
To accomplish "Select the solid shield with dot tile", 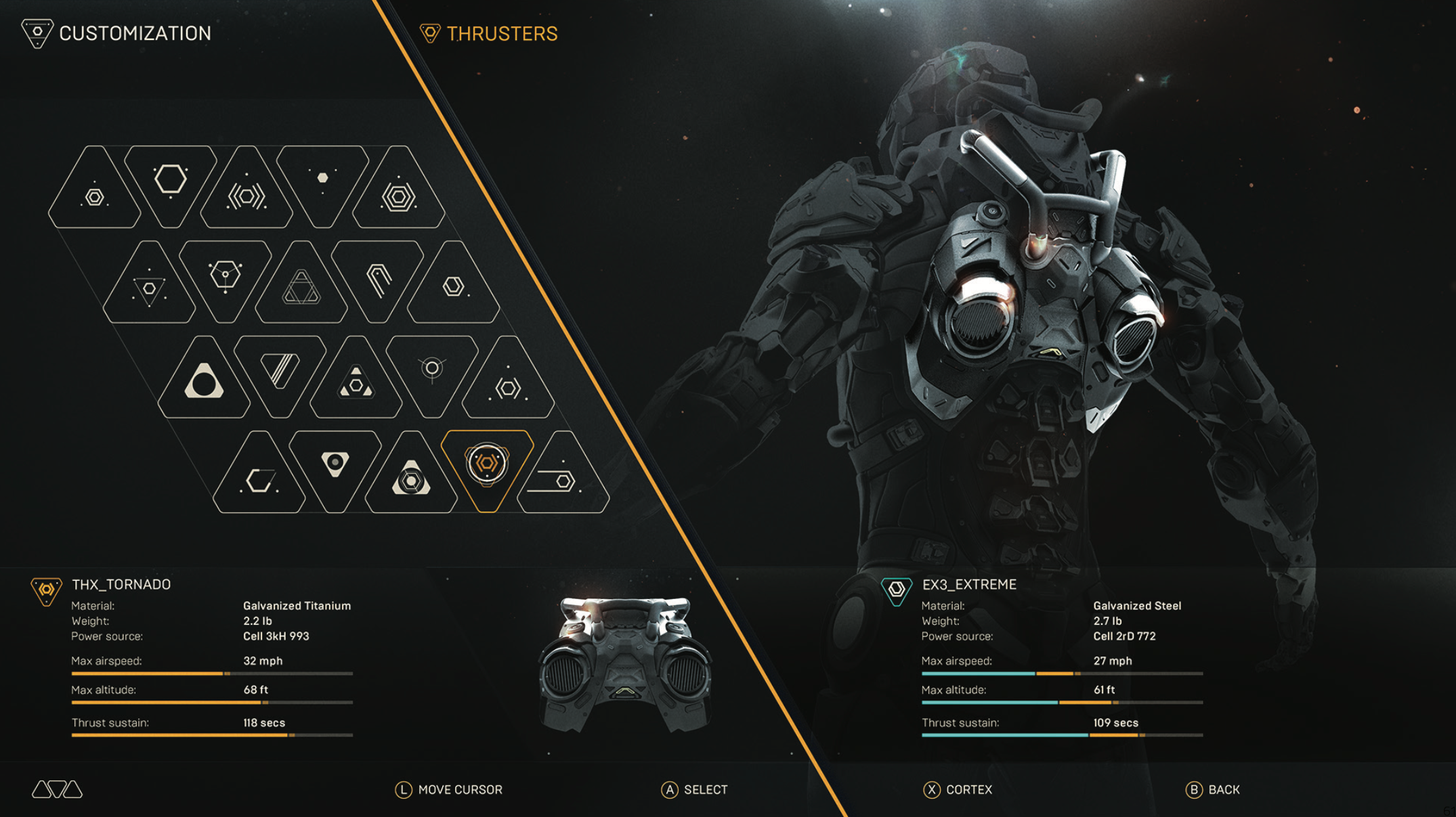I will click(335, 465).
